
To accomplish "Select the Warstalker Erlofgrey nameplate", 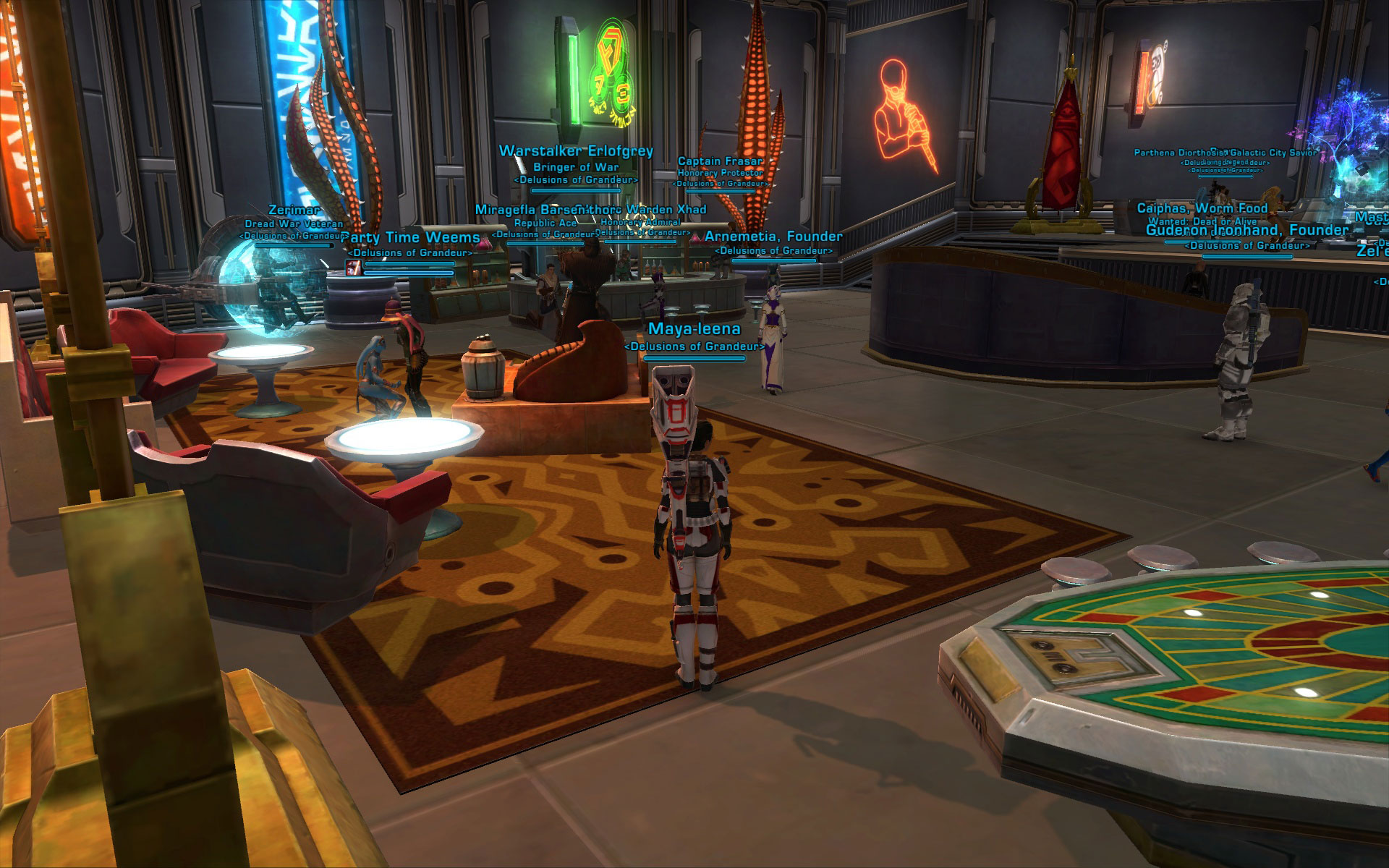I will point(576,151).
